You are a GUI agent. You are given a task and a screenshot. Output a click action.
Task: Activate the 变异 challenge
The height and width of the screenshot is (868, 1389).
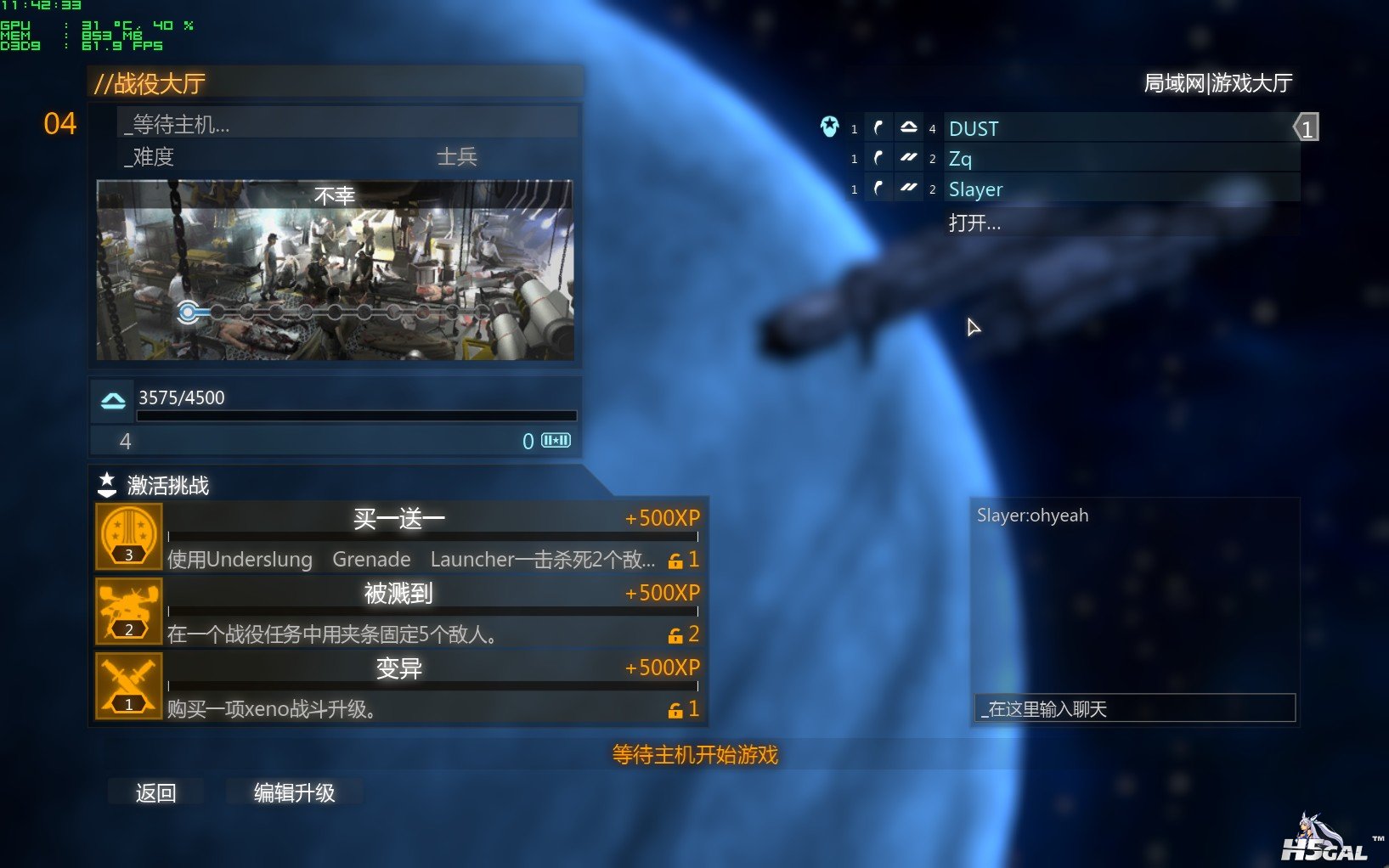pos(432,686)
